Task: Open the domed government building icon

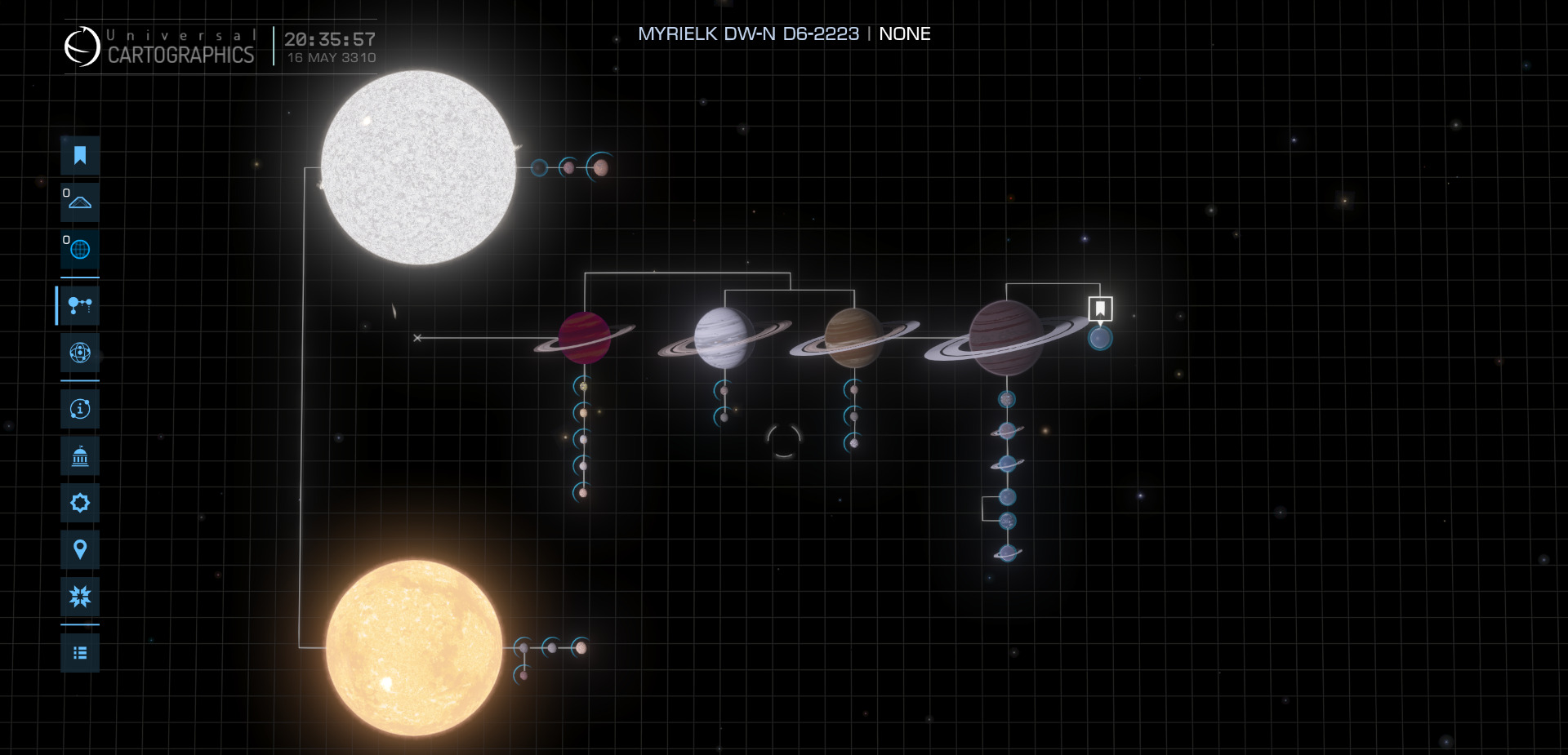Action: point(80,456)
